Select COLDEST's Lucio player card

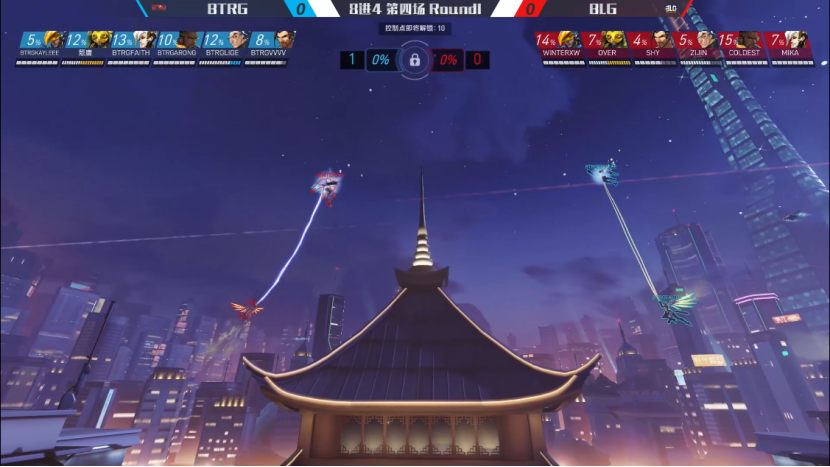point(745,47)
